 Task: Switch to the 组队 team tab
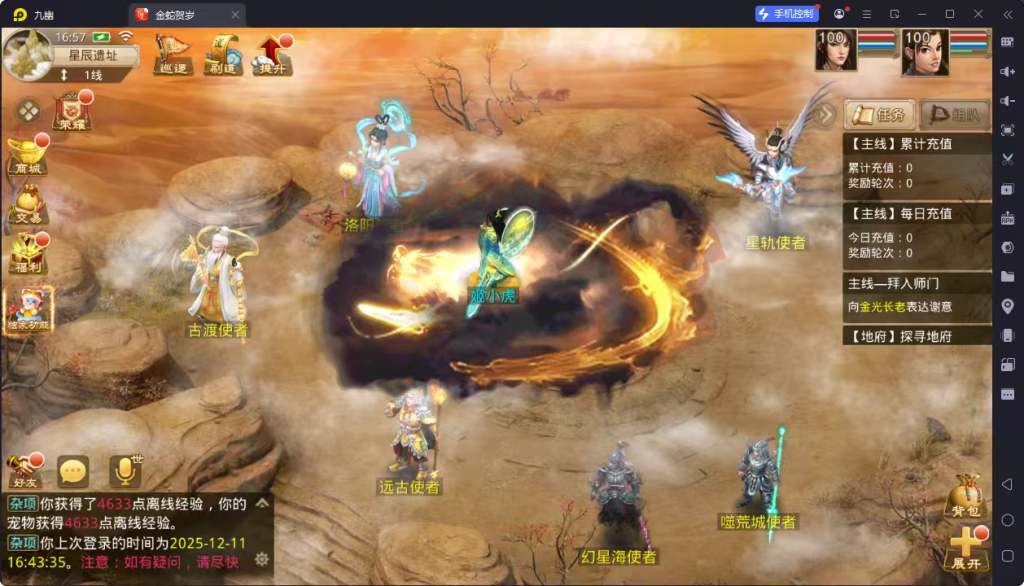click(x=953, y=114)
